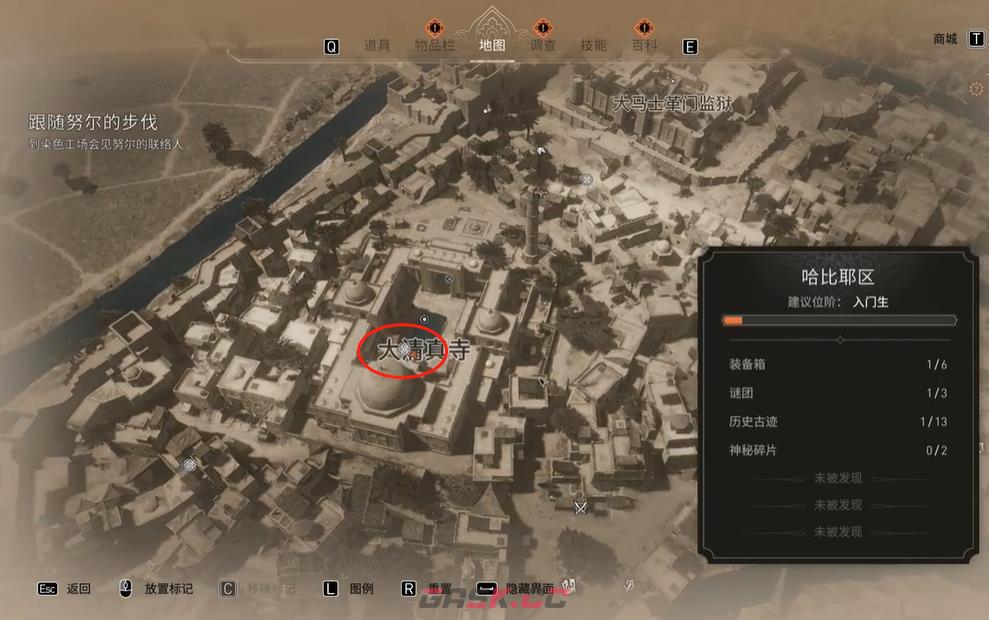The image size is (989, 620).
Task: Click the gear settings icon
Action: pyautogui.click(x=976, y=90)
